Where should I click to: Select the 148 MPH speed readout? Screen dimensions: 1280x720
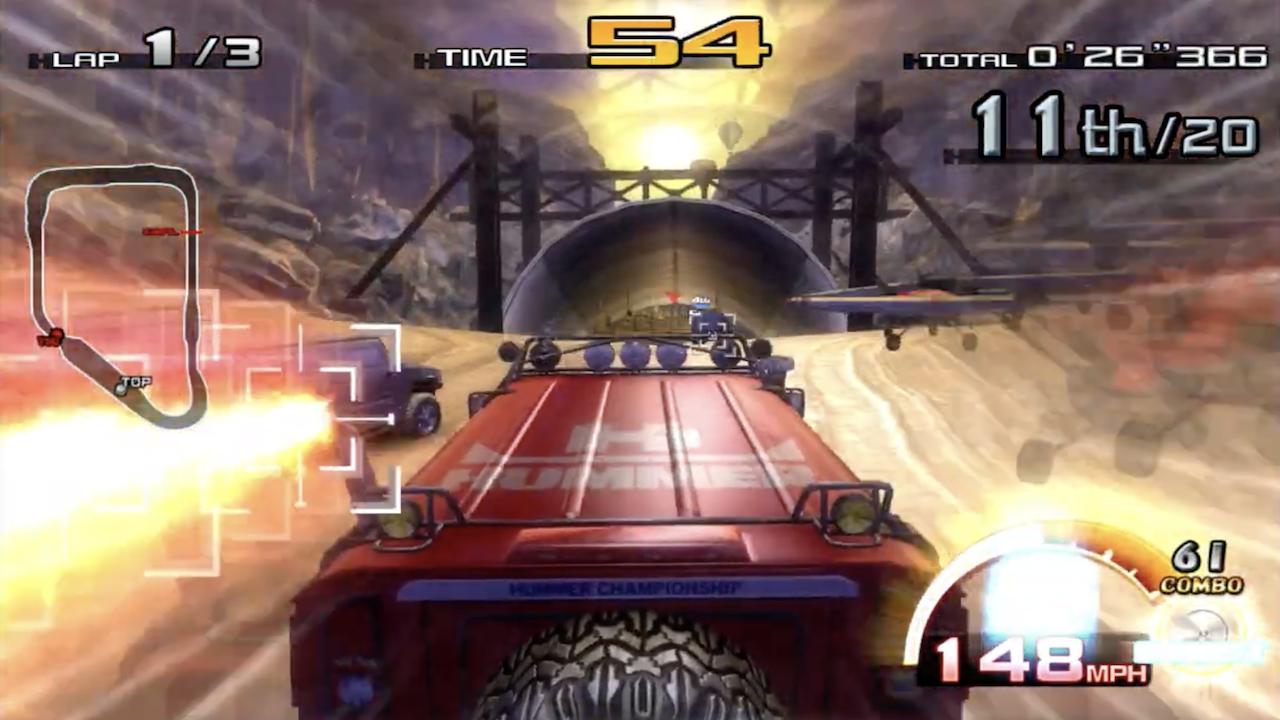[x=1042, y=664]
